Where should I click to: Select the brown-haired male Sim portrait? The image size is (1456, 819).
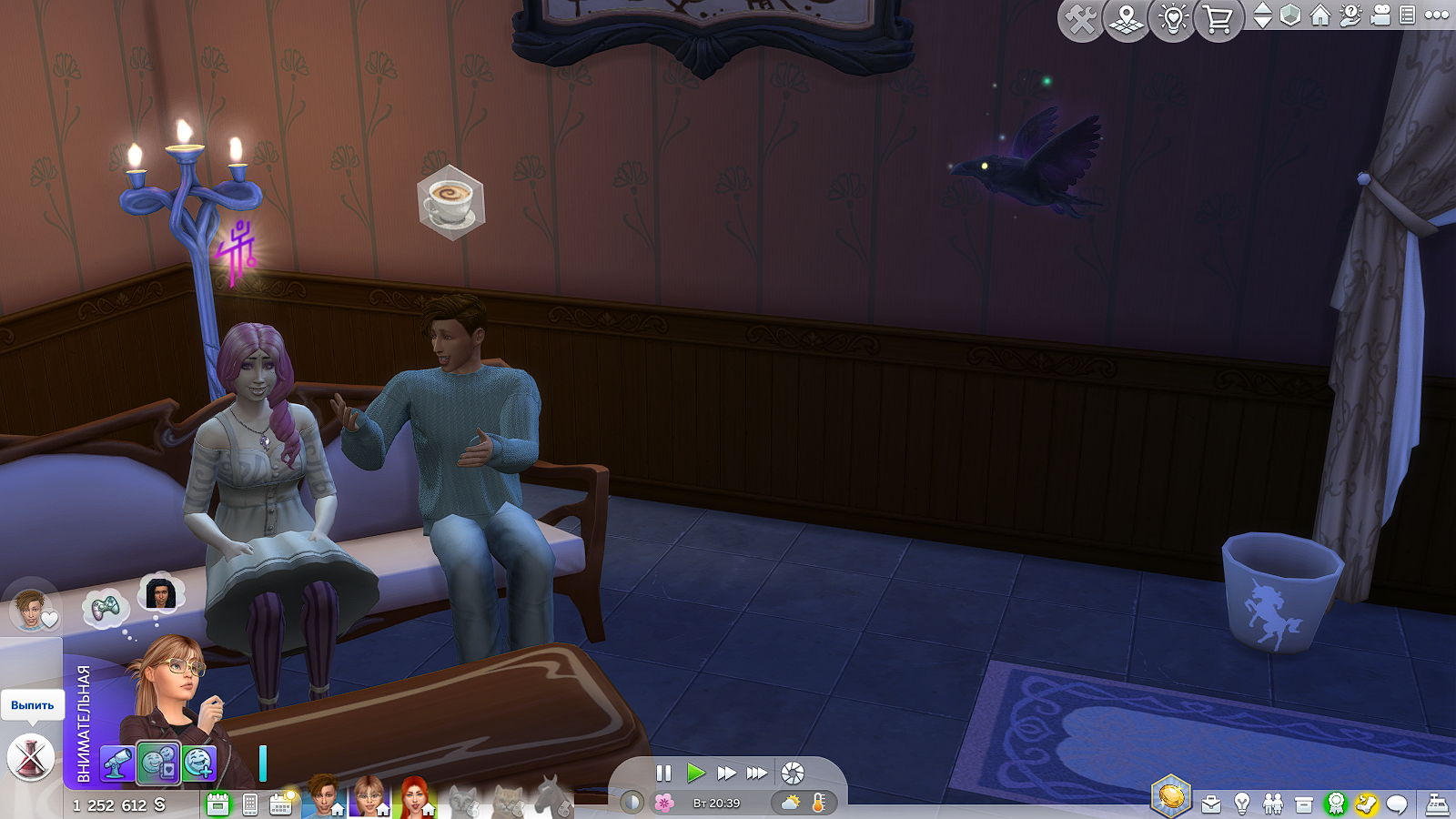[323, 797]
